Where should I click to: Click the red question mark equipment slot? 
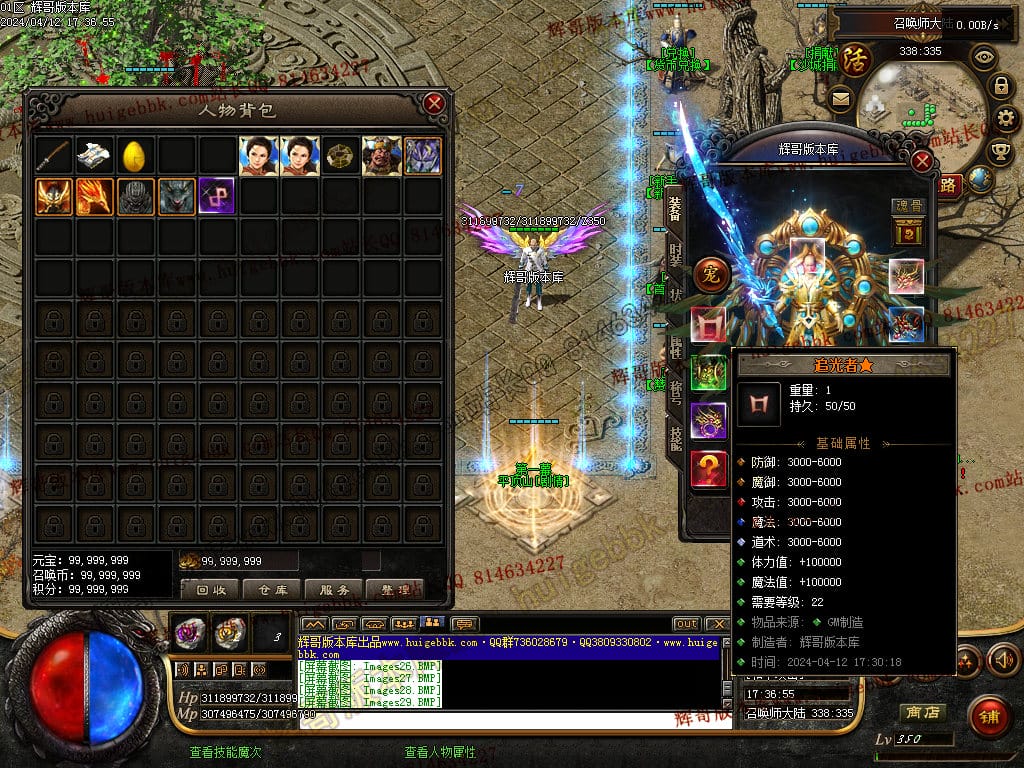pyautogui.click(x=709, y=469)
